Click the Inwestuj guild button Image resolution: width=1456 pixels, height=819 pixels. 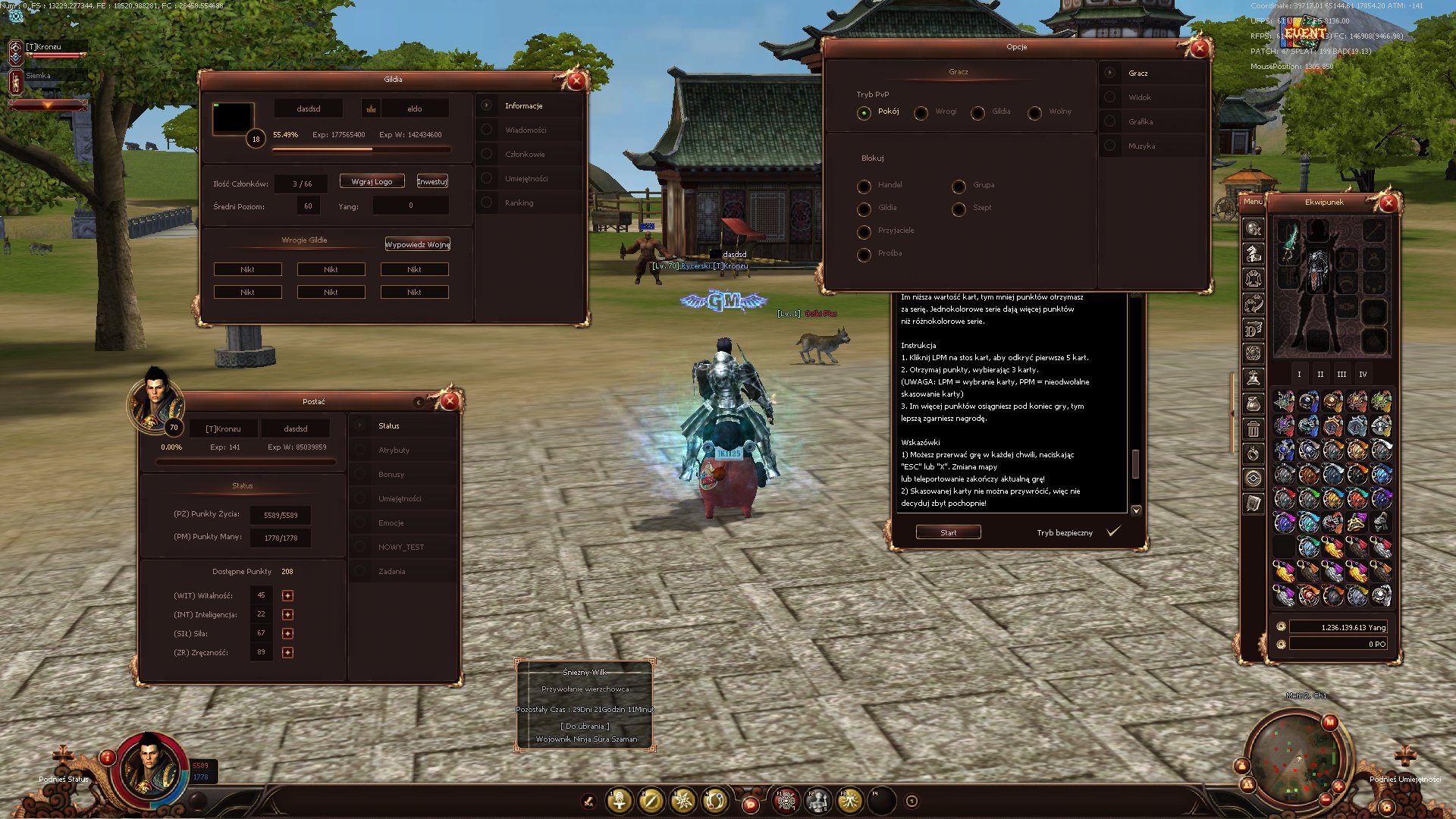coord(432,182)
